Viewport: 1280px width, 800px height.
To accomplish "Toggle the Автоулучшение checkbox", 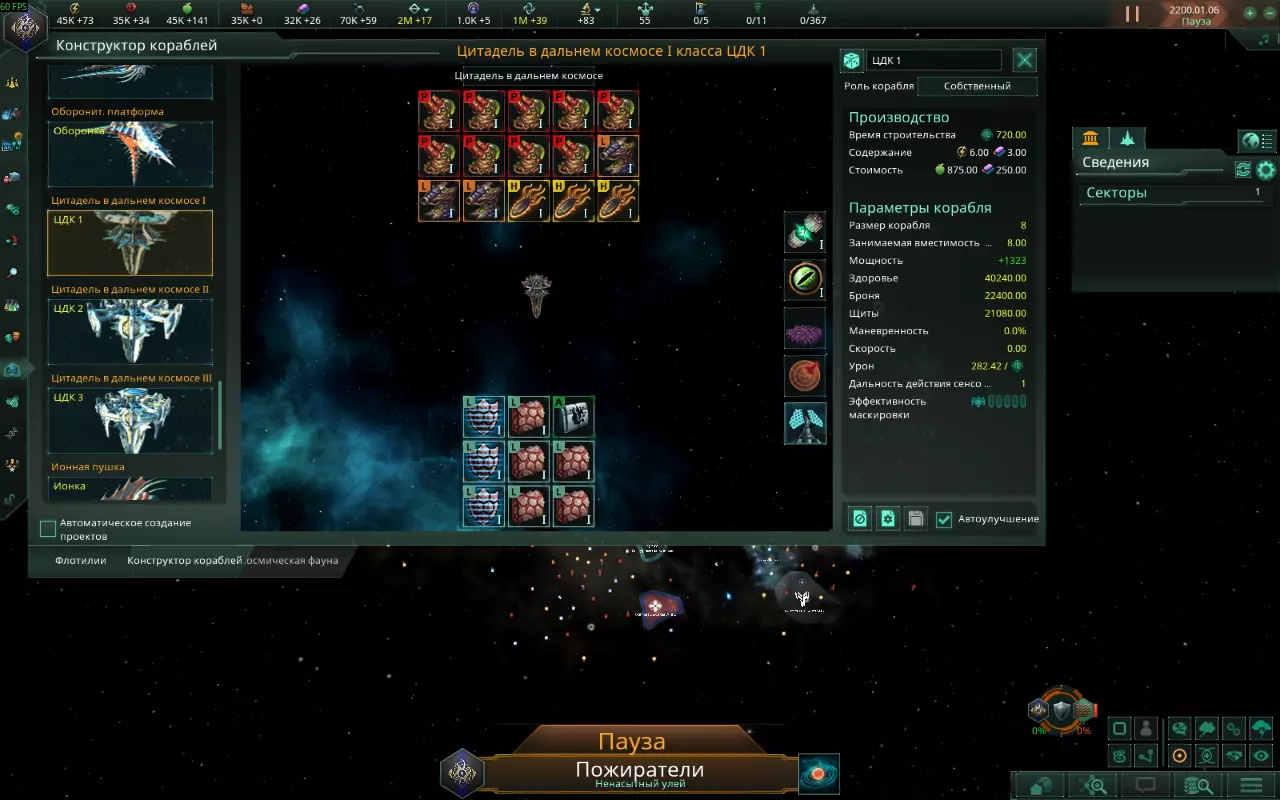I will (944, 519).
